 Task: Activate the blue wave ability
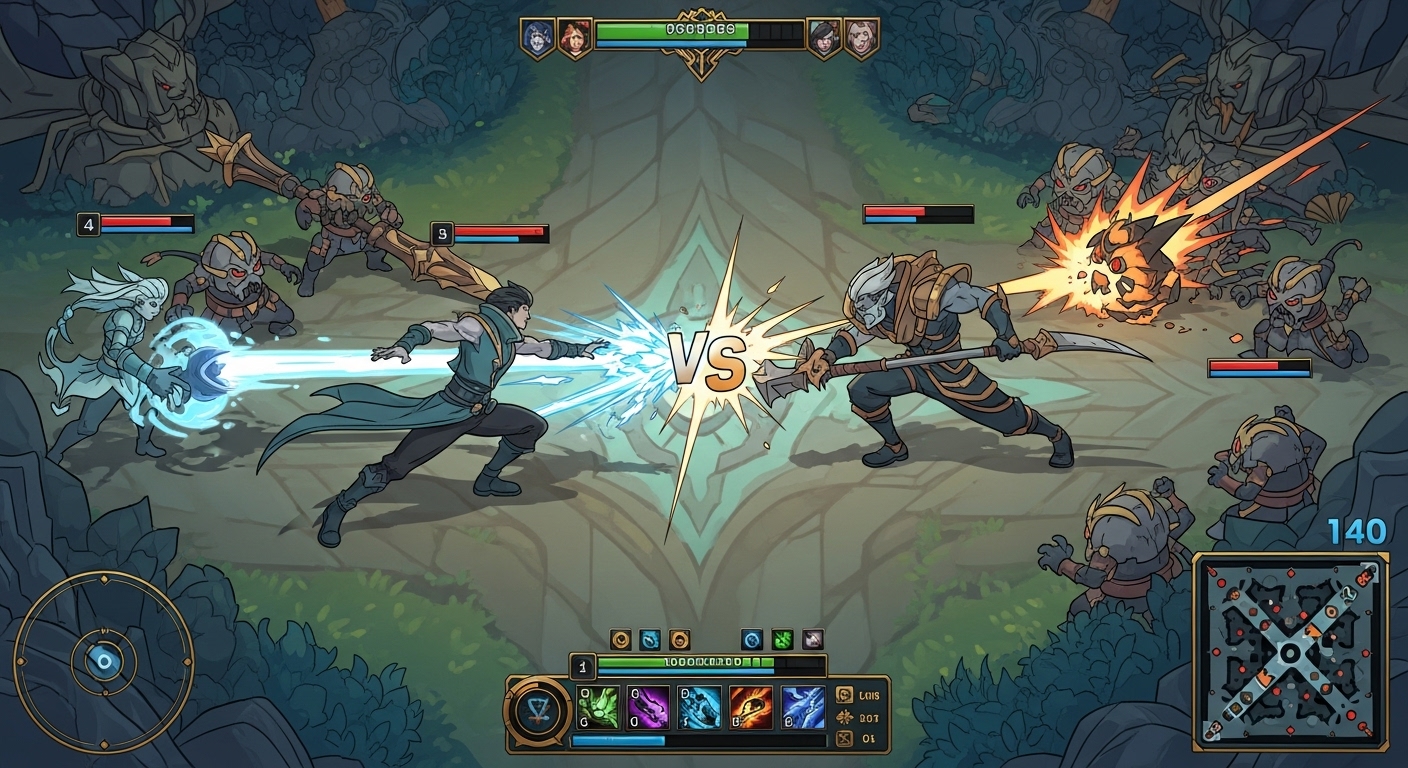click(x=802, y=708)
